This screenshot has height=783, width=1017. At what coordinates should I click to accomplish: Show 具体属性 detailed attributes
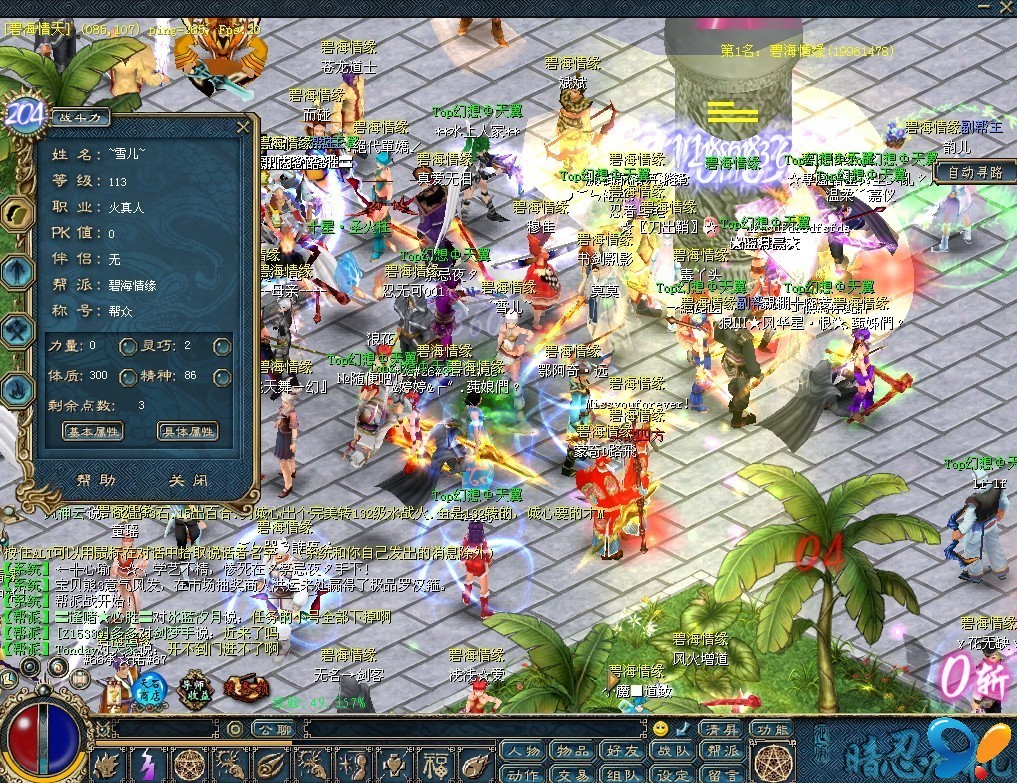point(187,432)
